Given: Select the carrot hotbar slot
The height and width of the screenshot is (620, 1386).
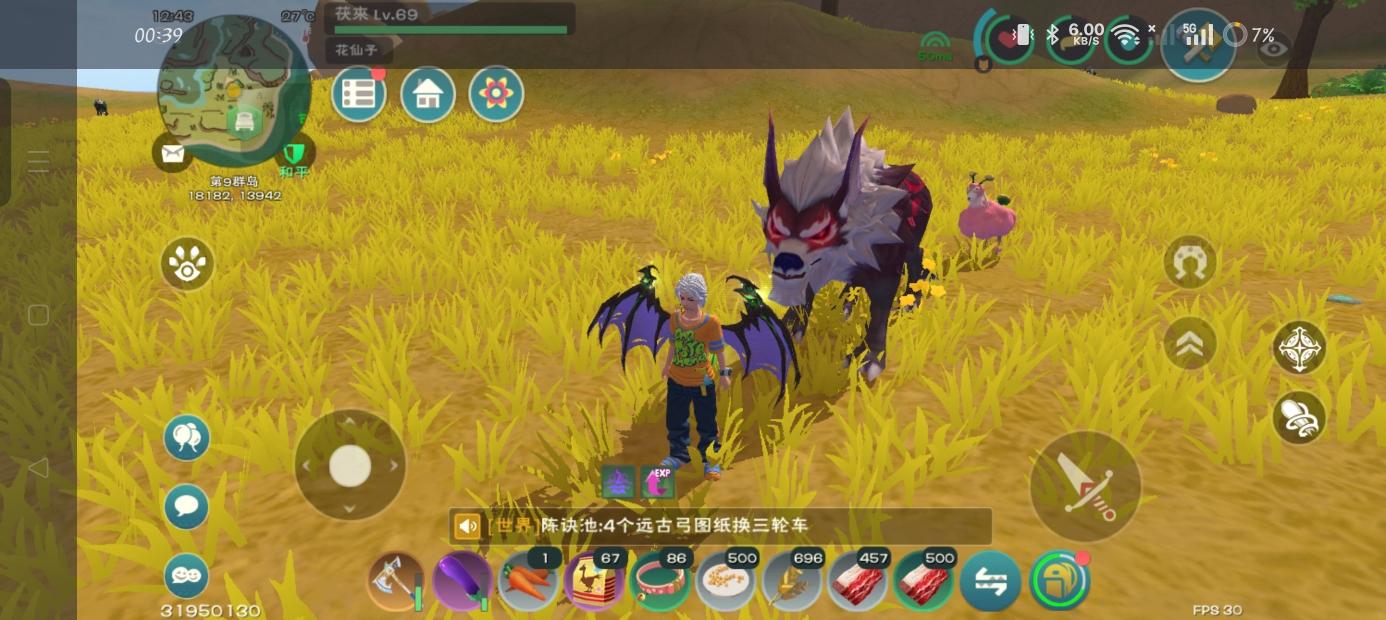Looking at the screenshot, I should tap(528, 581).
